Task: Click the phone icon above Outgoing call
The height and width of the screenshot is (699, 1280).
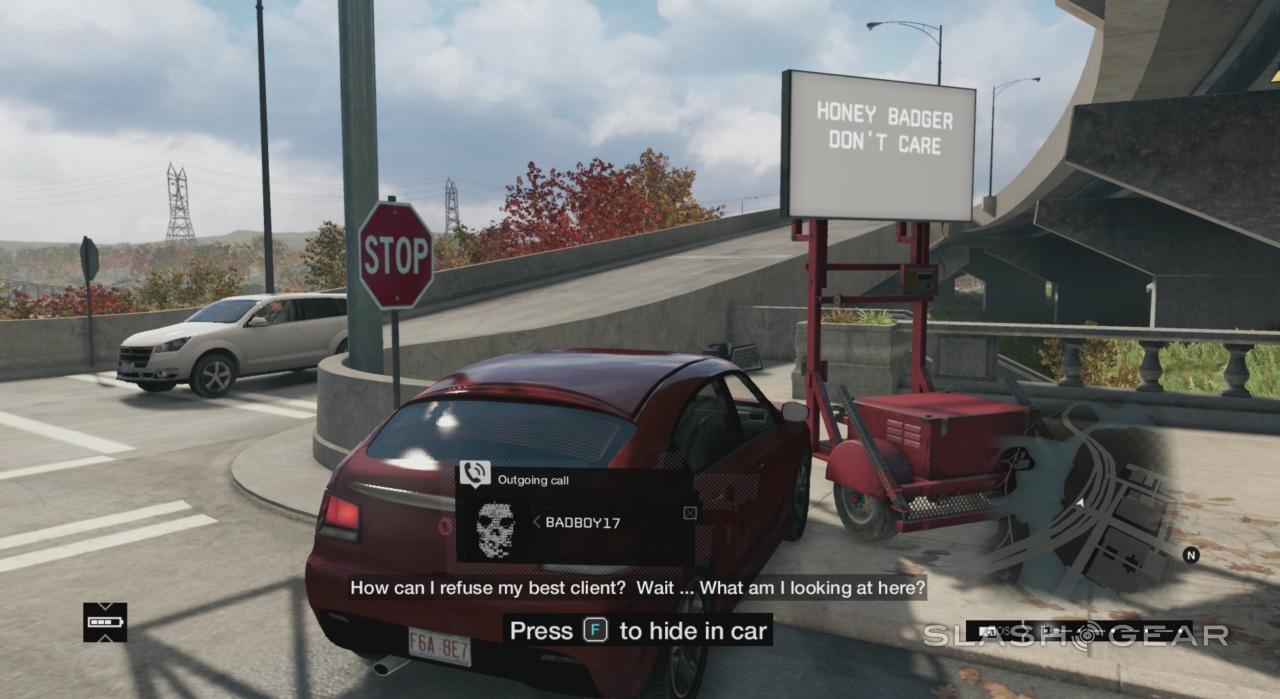Action: point(474,474)
